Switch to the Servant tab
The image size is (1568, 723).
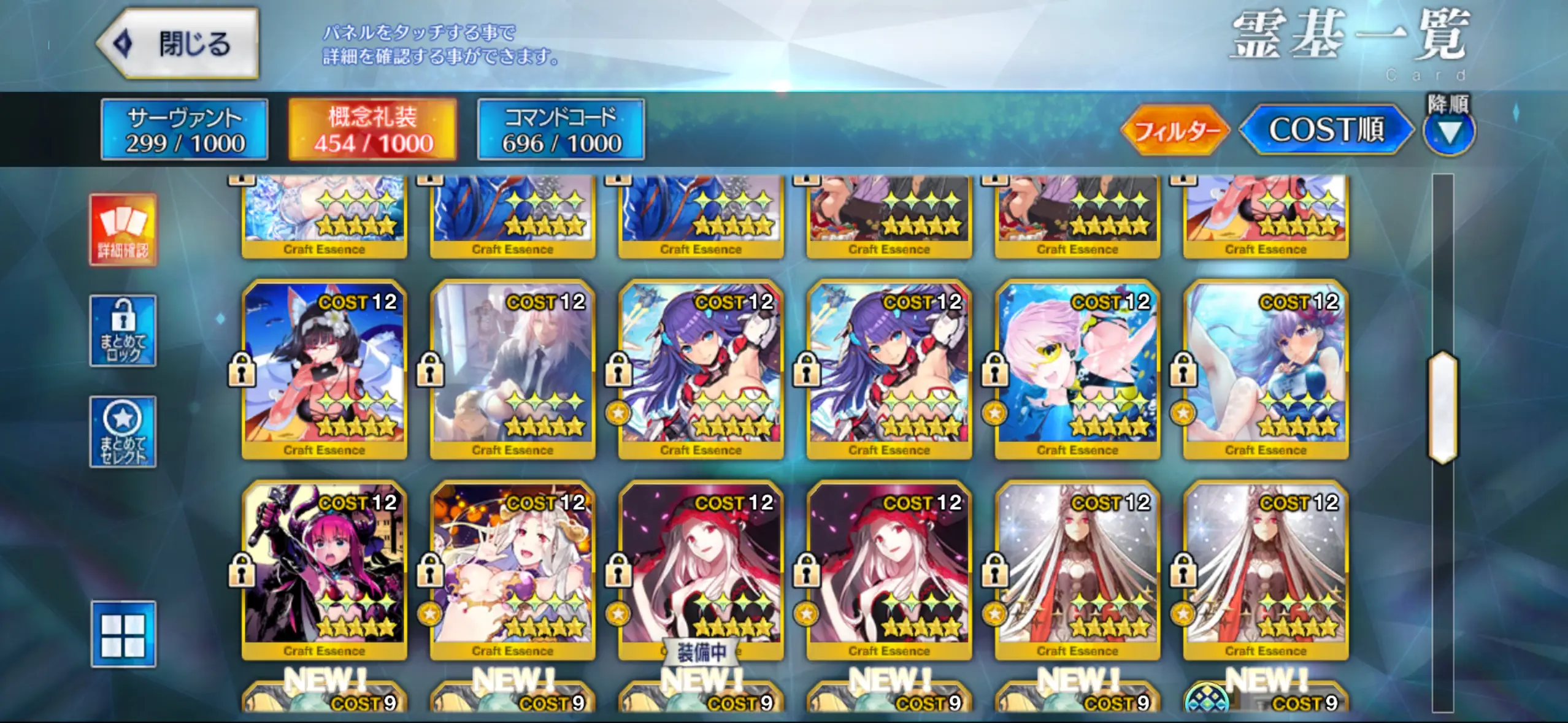(185, 130)
